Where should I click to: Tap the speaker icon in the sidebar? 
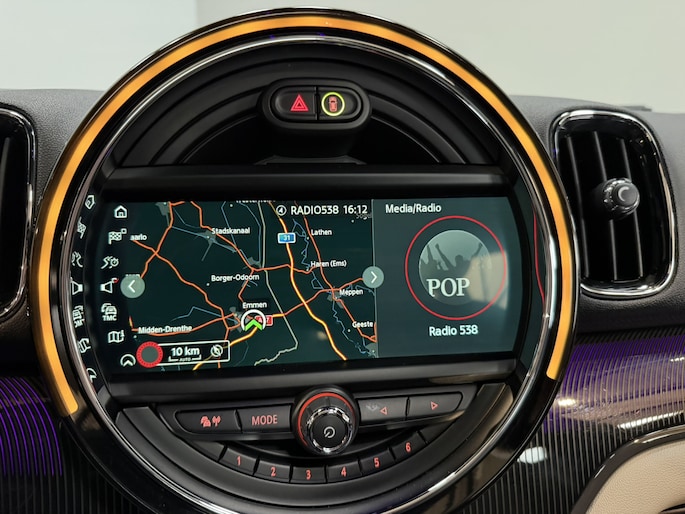coord(108,287)
